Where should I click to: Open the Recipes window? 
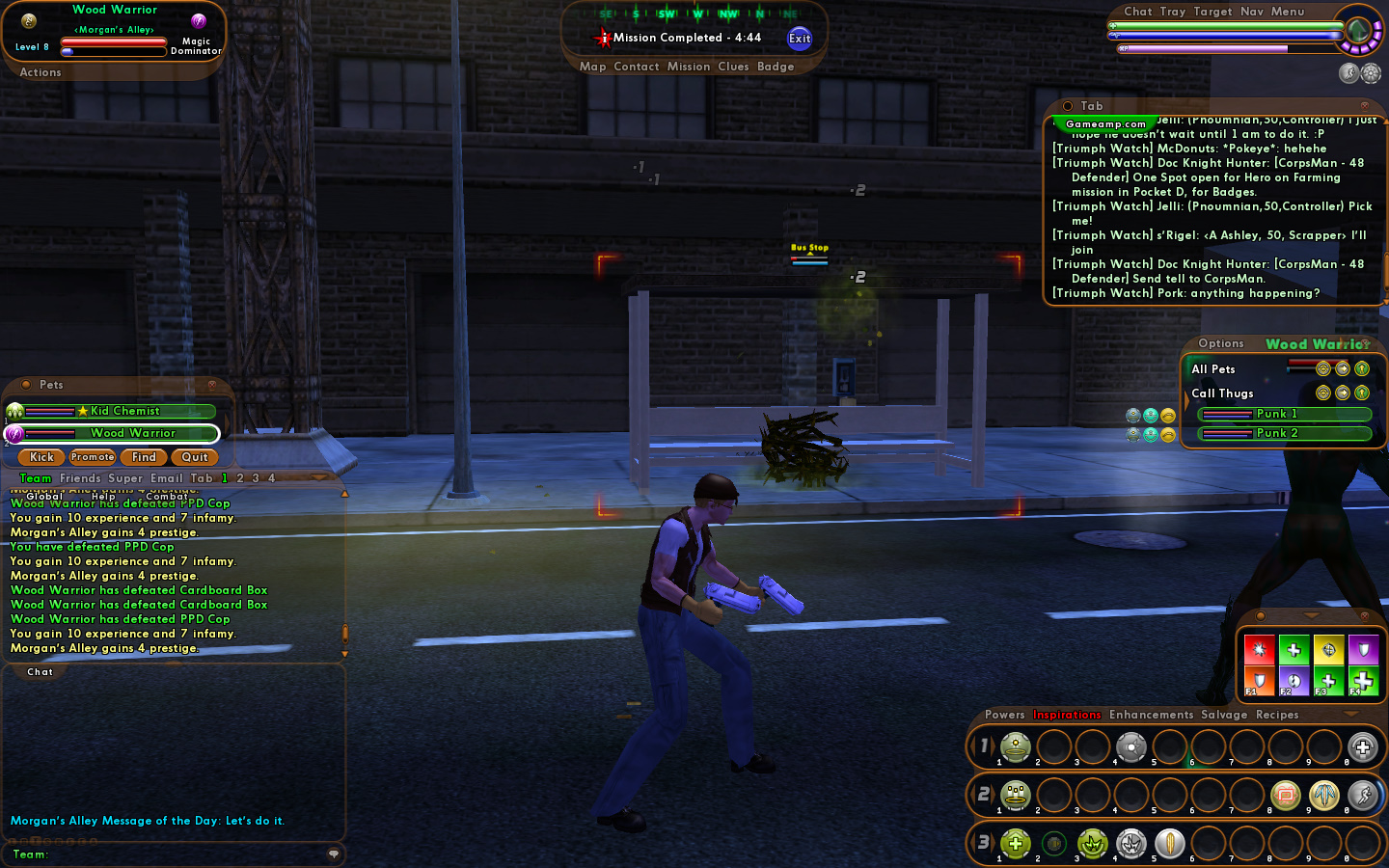coord(1277,715)
